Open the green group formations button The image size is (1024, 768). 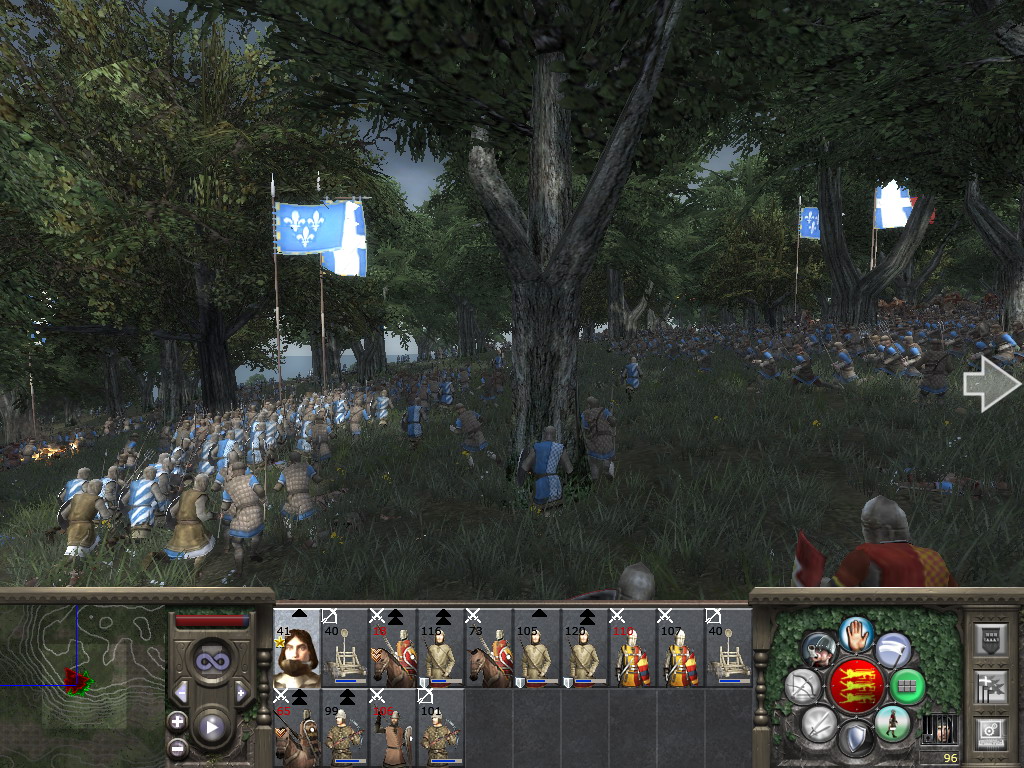907,686
